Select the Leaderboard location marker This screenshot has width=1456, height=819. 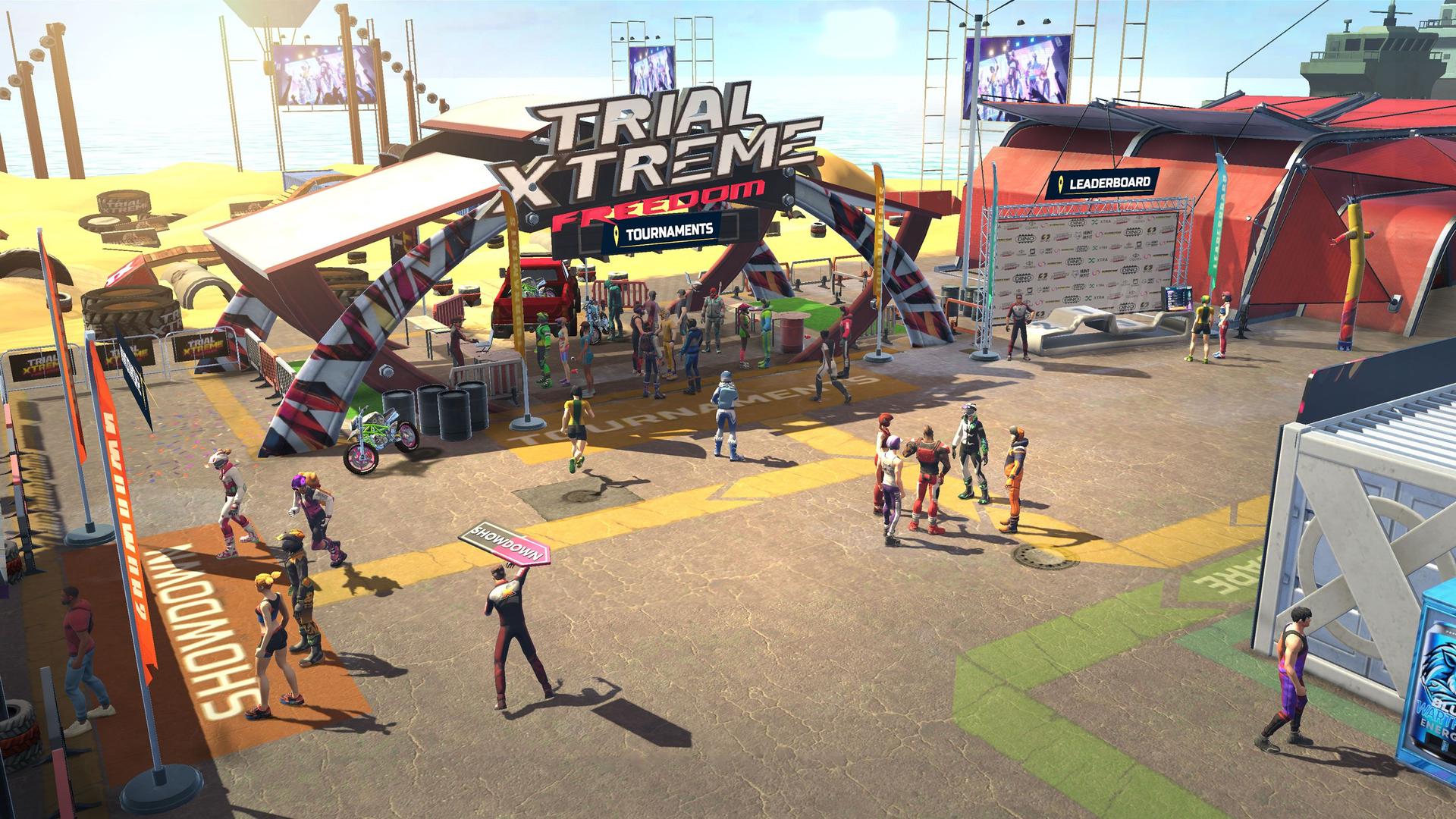[1102, 183]
